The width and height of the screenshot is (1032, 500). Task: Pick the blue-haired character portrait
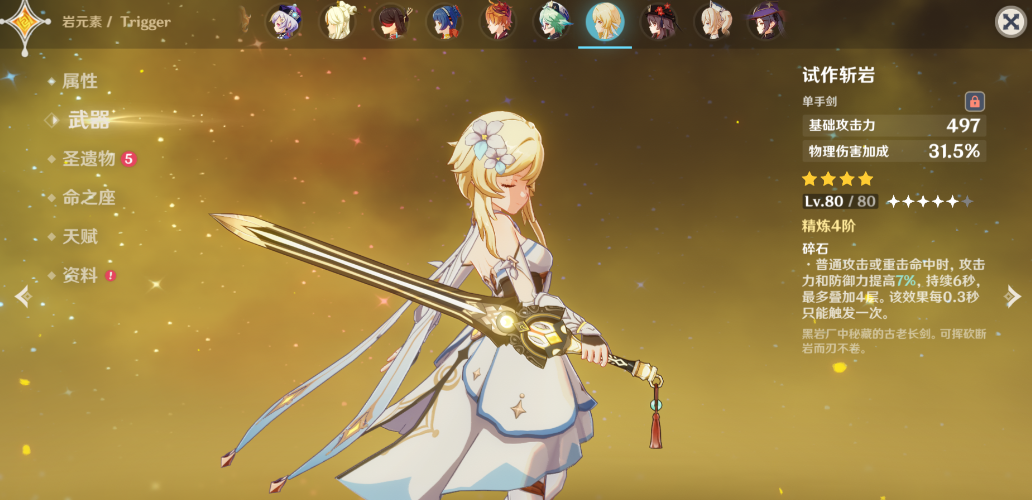(x=445, y=22)
